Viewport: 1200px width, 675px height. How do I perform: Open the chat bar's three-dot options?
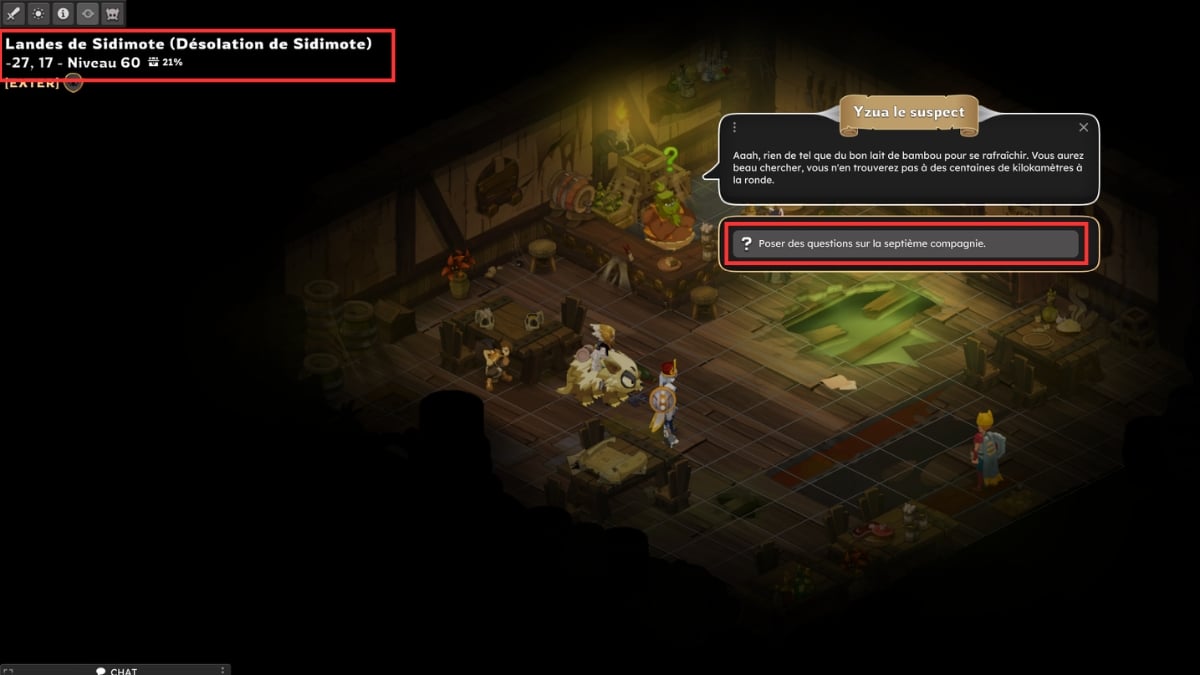click(220, 670)
